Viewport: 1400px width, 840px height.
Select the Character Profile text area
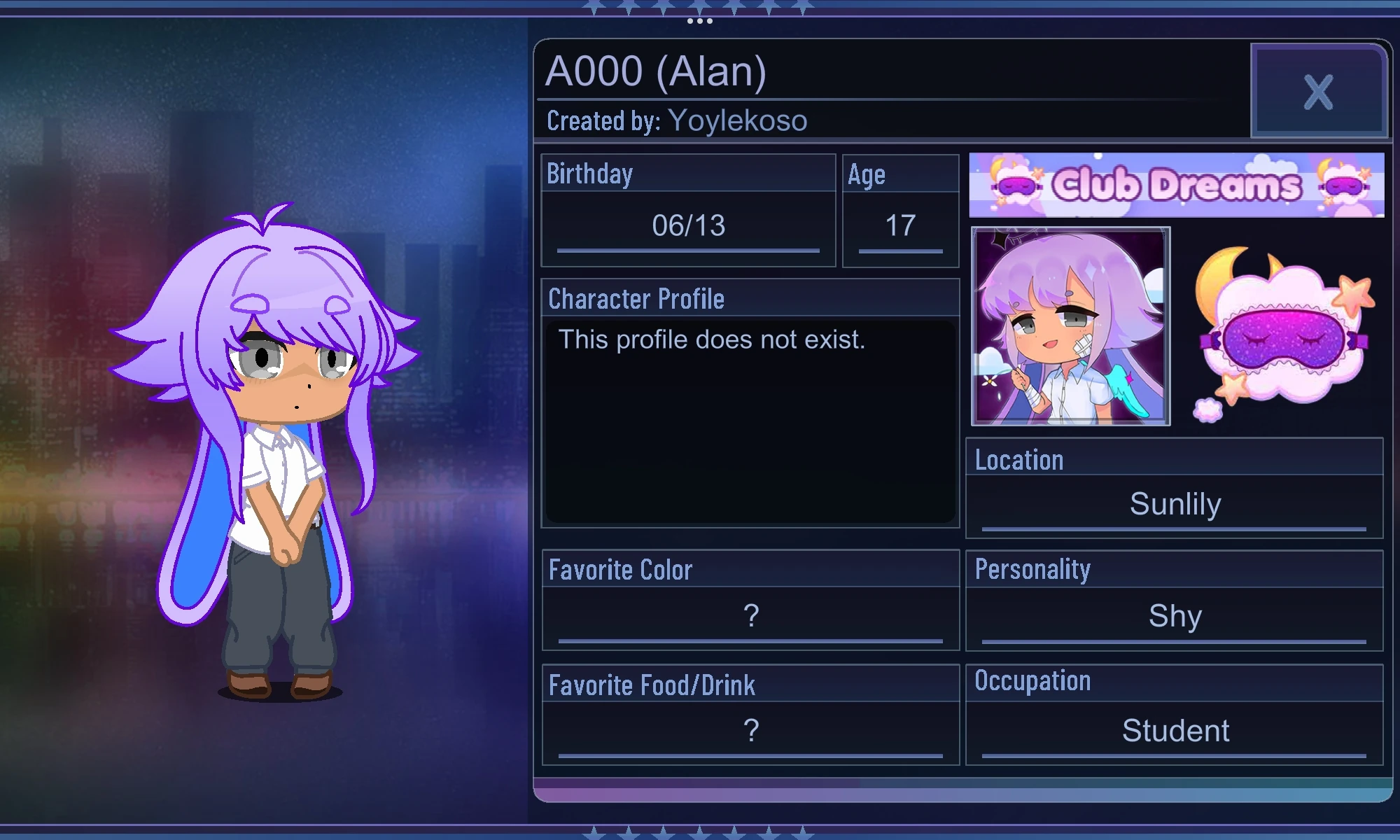749,413
